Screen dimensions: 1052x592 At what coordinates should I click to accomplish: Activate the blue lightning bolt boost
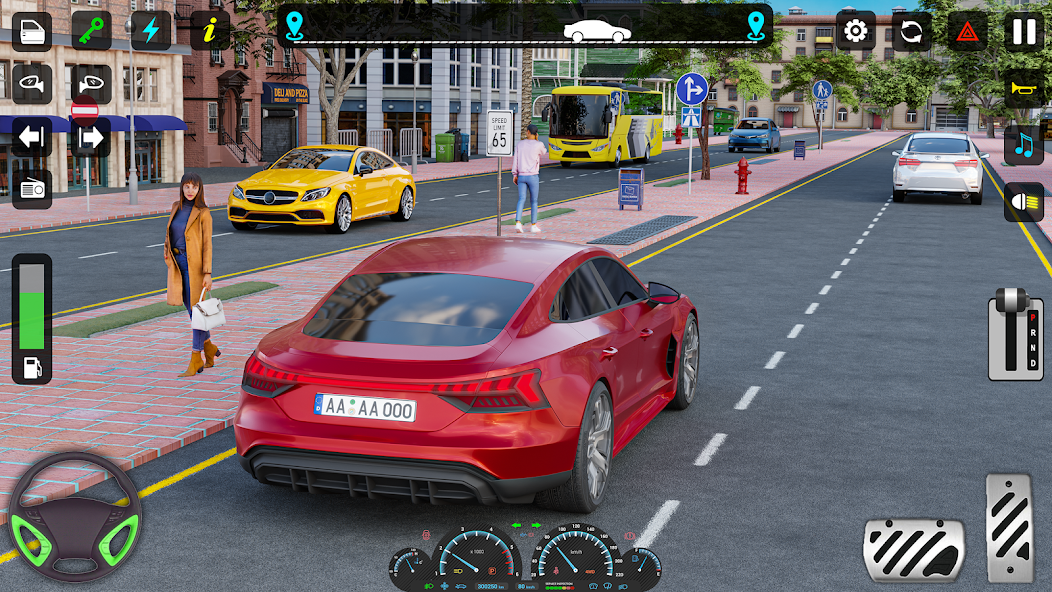coord(150,31)
